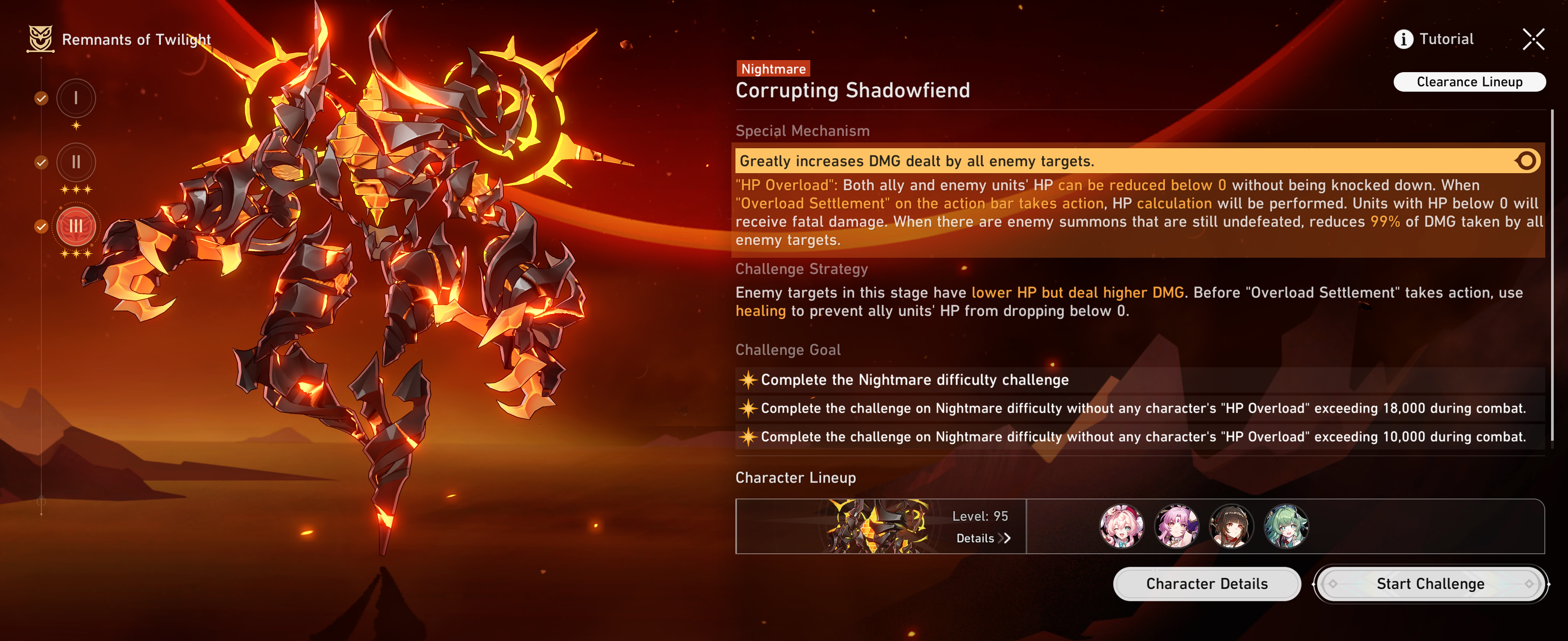Select difficulty stage III
Screen dimensions: 1568x641
76,226
